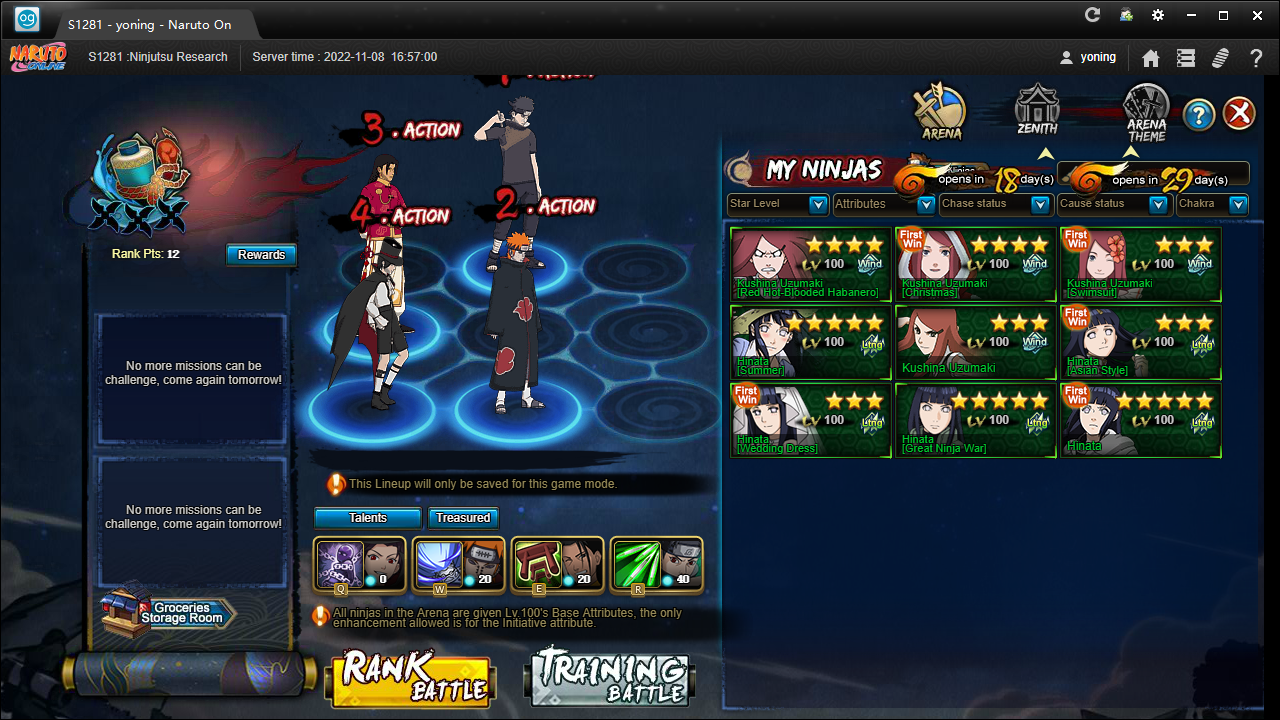Switch to the Talents tab
Viewport: 1280px width, 720px height.
tap(368, 518)
